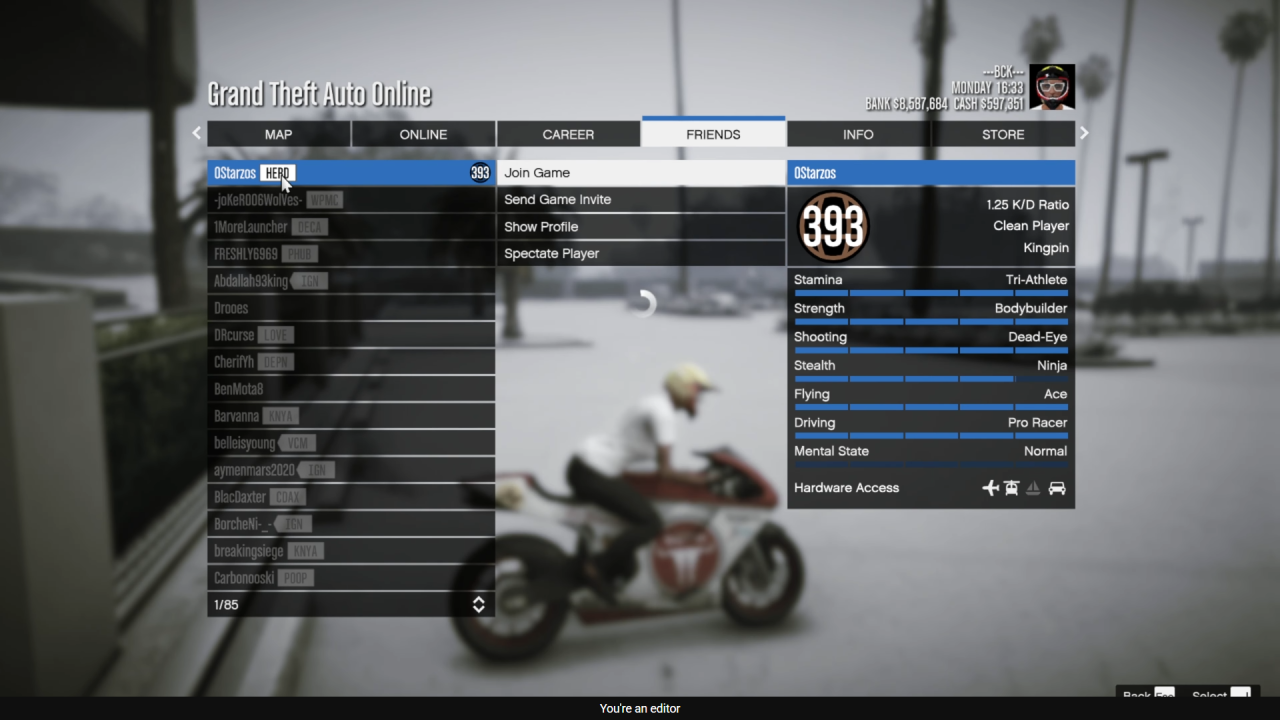The image size is (1280, 720).
Task: Click the rank 393 badge on OStarzos profile
Action: click(x=833, y=226)
